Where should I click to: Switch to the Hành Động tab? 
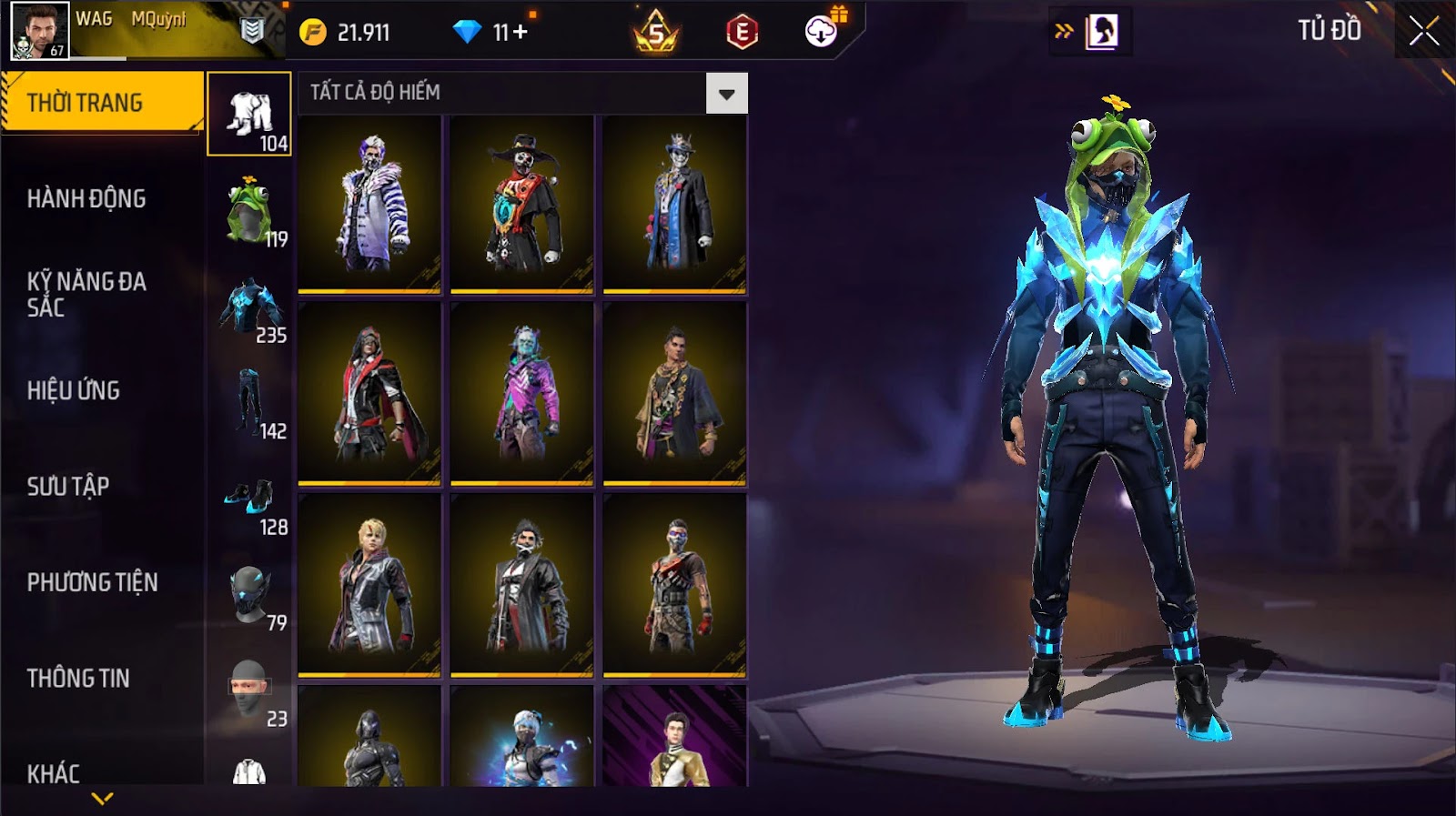click(86, 198)
